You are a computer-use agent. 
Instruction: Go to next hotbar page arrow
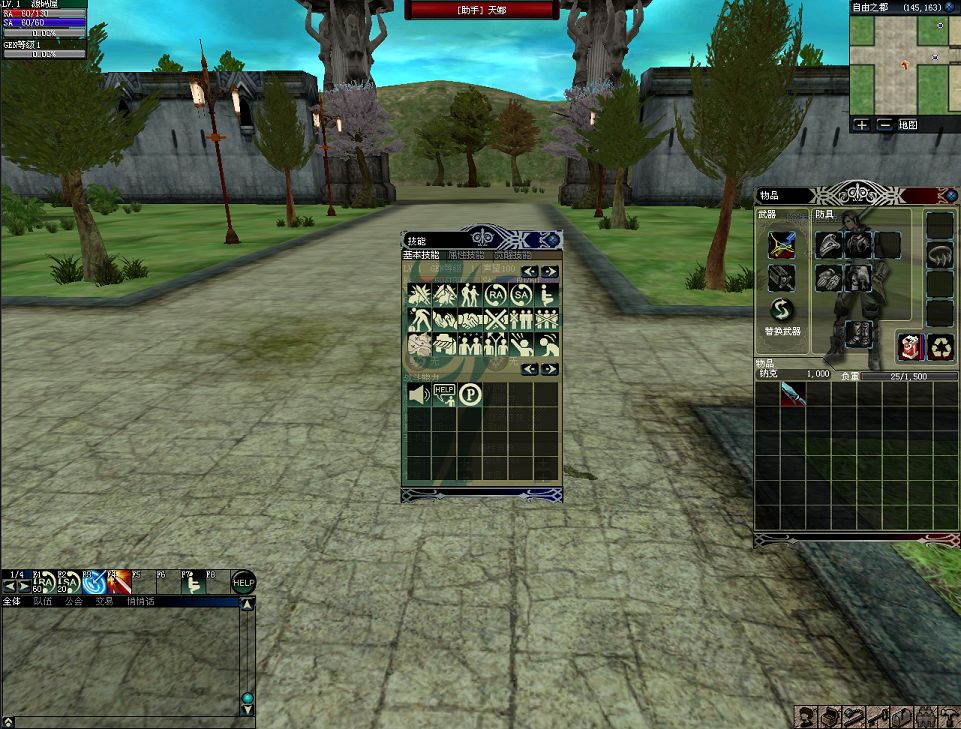(24, 586)
